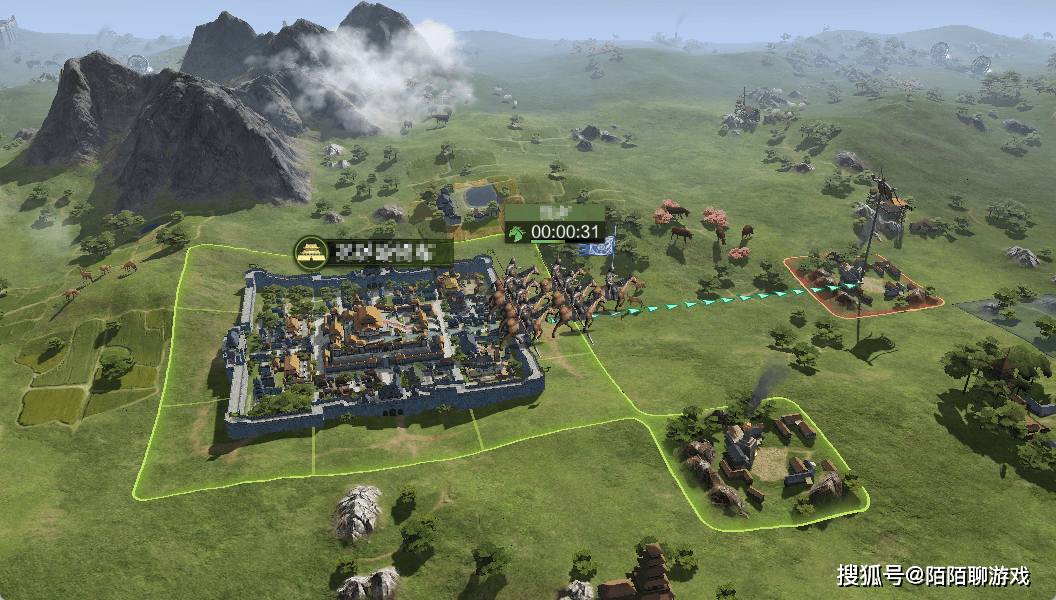Image resolution: width=1056 pixels, height=600 pixels.
Task: Select the marching cavalry troop's horse-head label
Action: [x=517, y=233]
